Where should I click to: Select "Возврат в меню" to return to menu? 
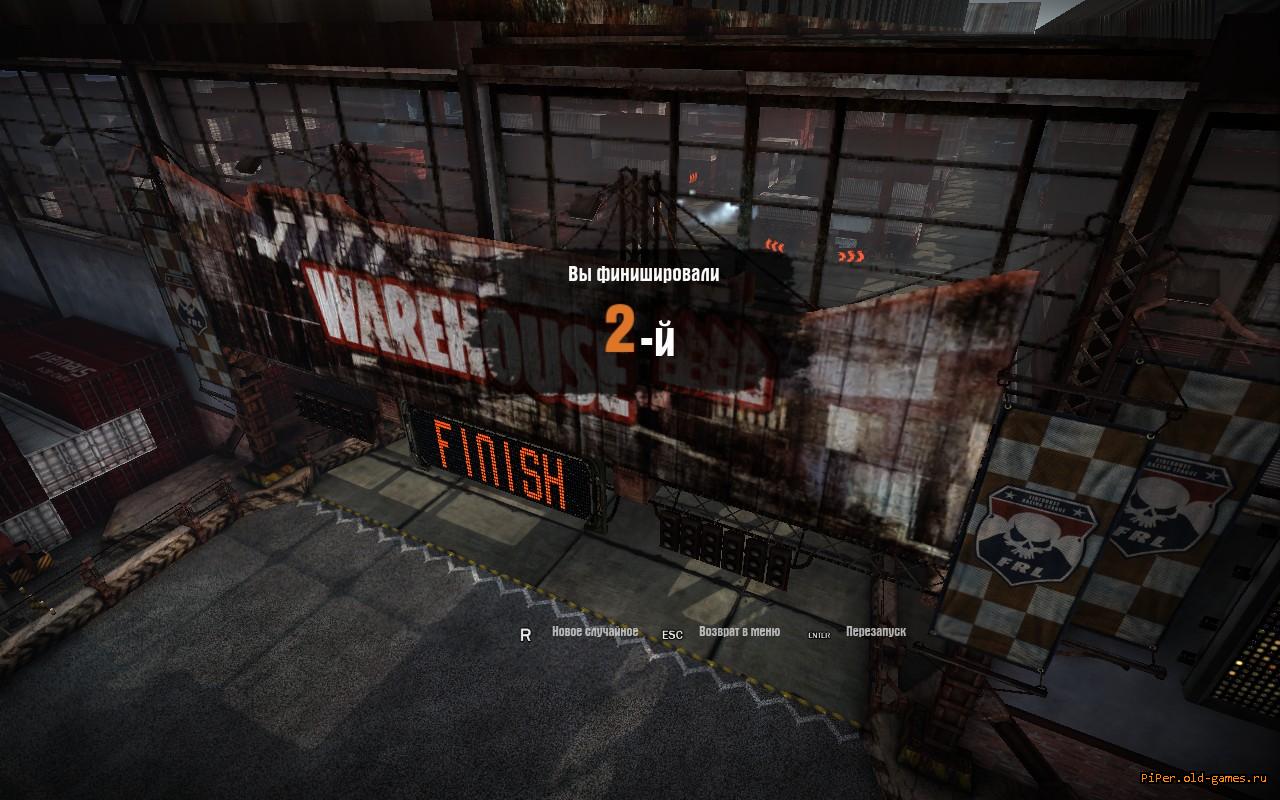(x=739, y=632)
